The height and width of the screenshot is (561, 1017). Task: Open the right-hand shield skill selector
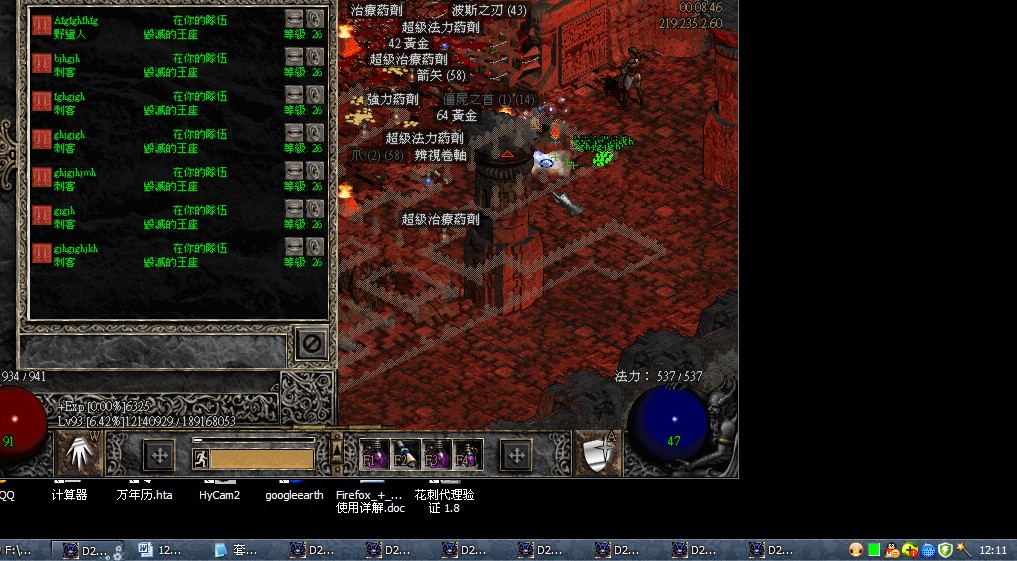point(597,455)
